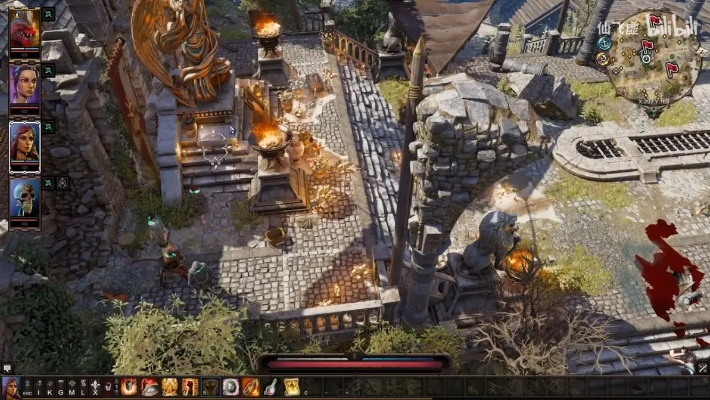Open the journal with the L button
Image resolution: width=710 pixels, height=400 pixels.
click(82, 387)
